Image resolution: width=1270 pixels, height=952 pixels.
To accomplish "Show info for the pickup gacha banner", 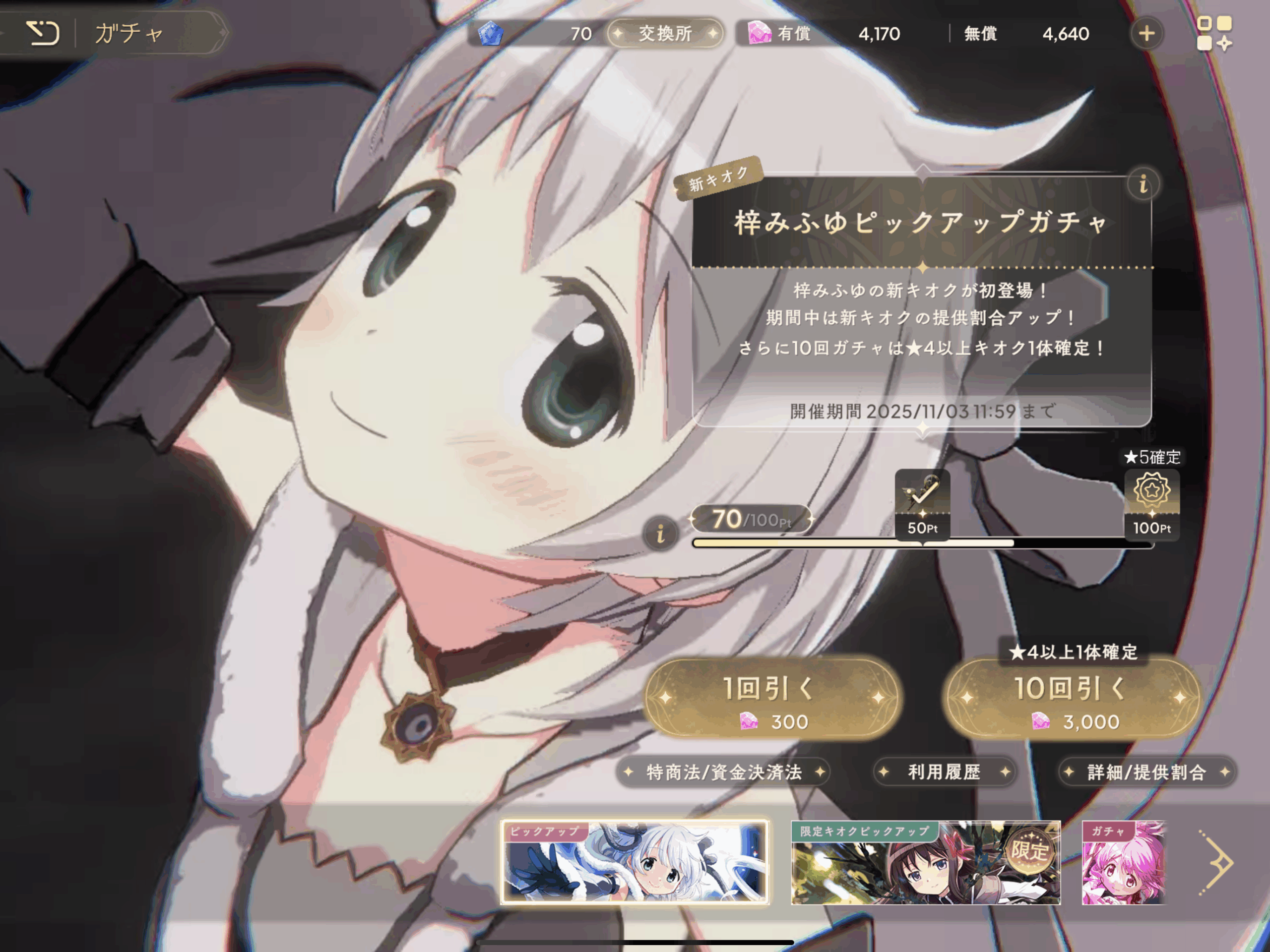I will (x=1143, y=185).
